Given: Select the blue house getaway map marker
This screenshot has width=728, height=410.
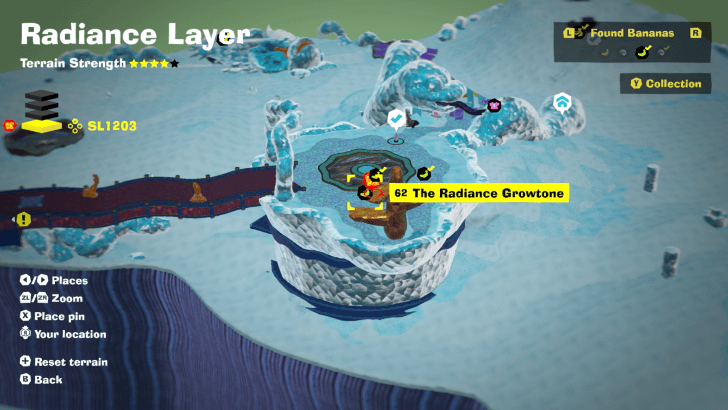Looking at the screenshot, I should pos(562,102).
